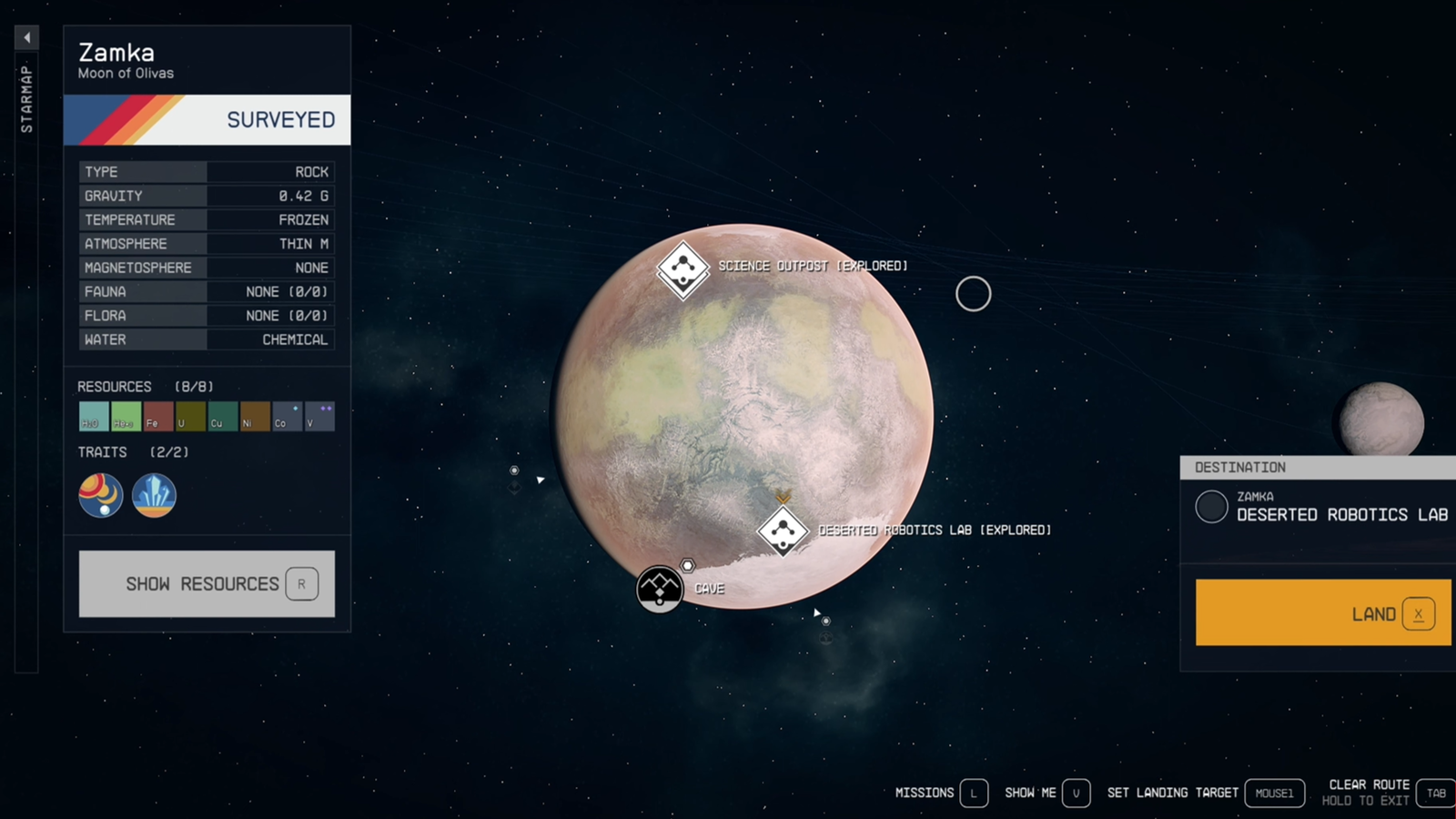This screenshot has height=819, width=1456.
Task: Select the U uranium resource tile
Action: pyautogui.click(x=190, y=416)
